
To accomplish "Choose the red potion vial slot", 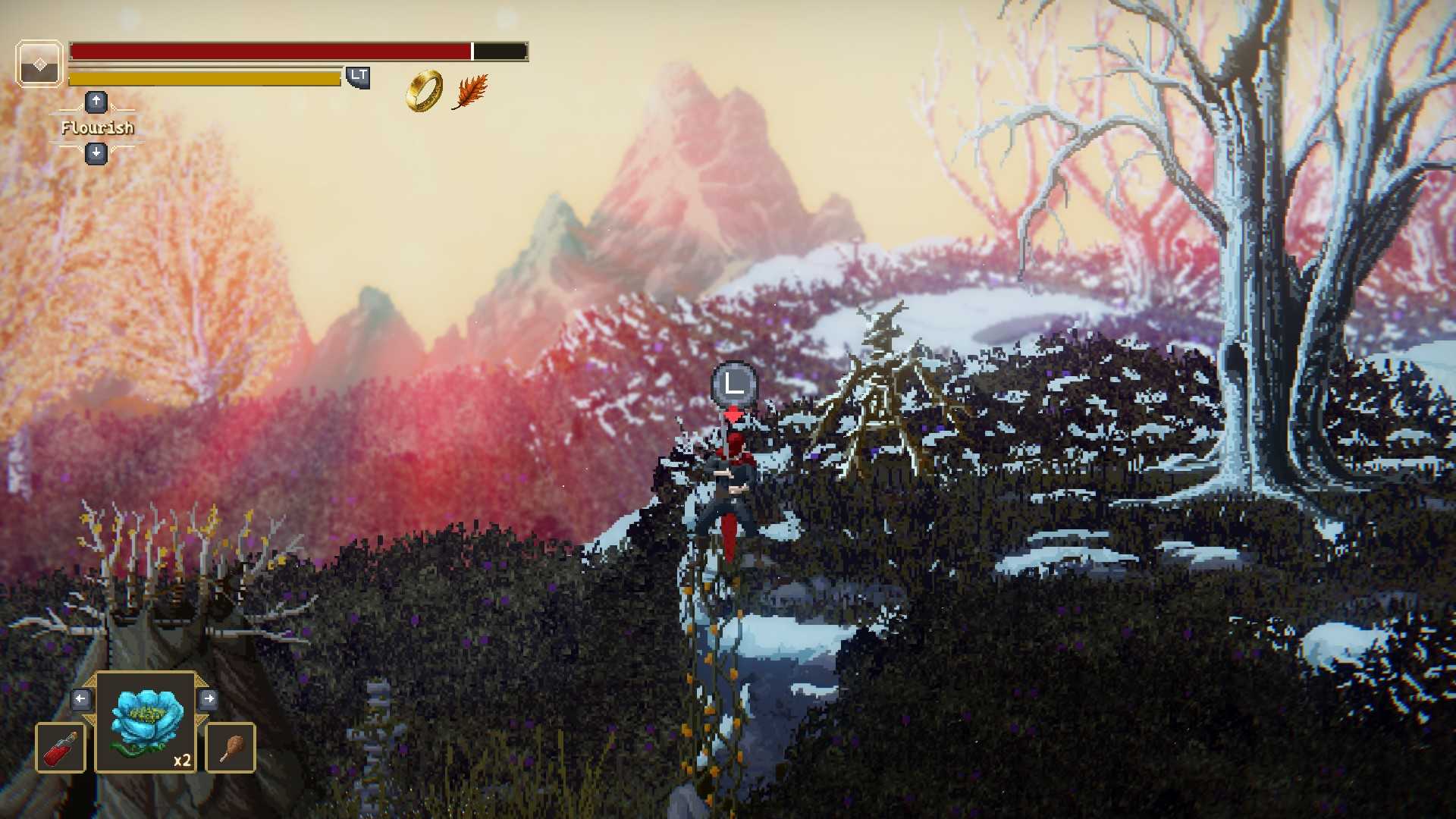I will click(61, 748).
